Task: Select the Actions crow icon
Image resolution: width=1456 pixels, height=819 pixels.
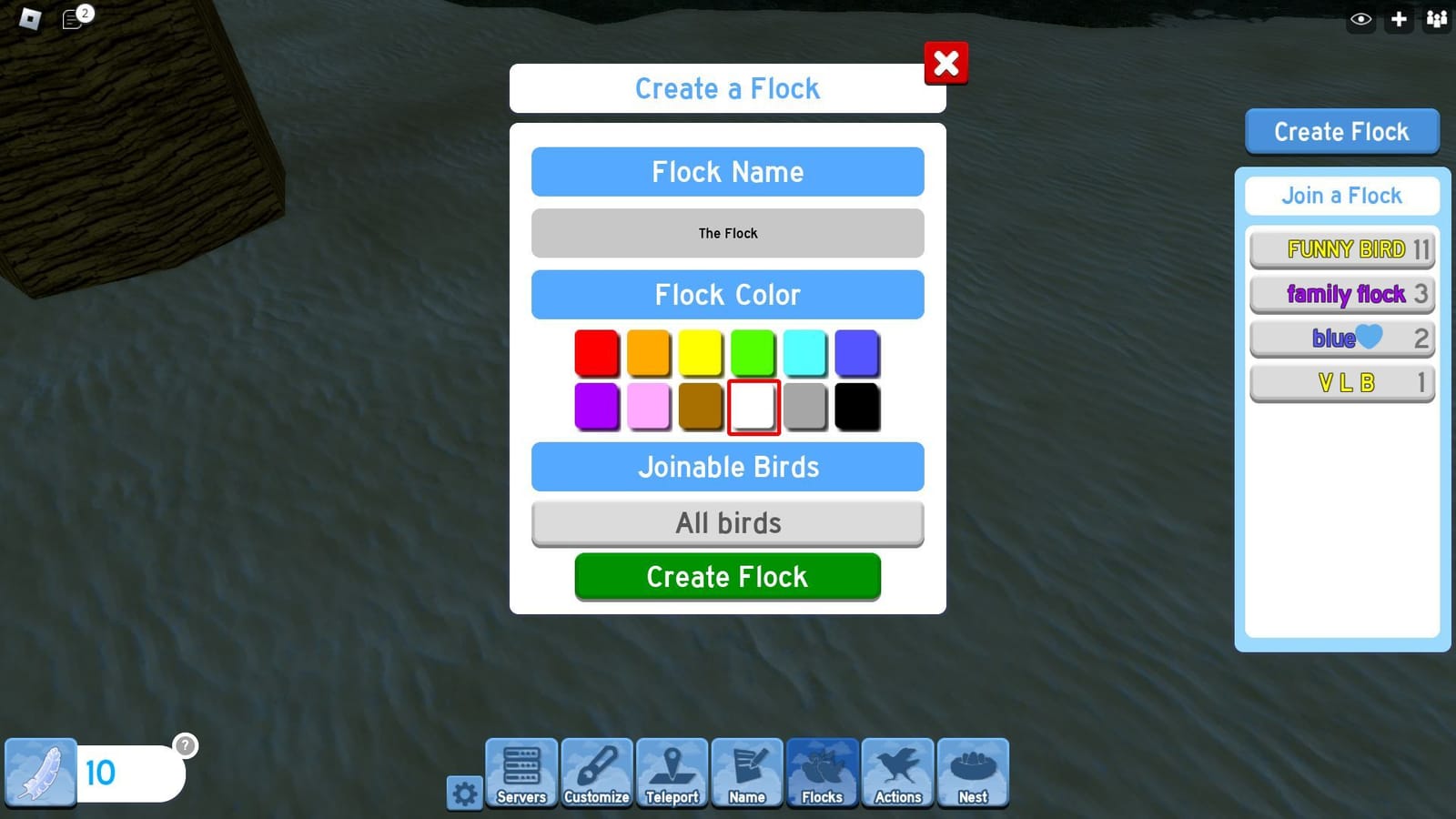Action: 897,773
